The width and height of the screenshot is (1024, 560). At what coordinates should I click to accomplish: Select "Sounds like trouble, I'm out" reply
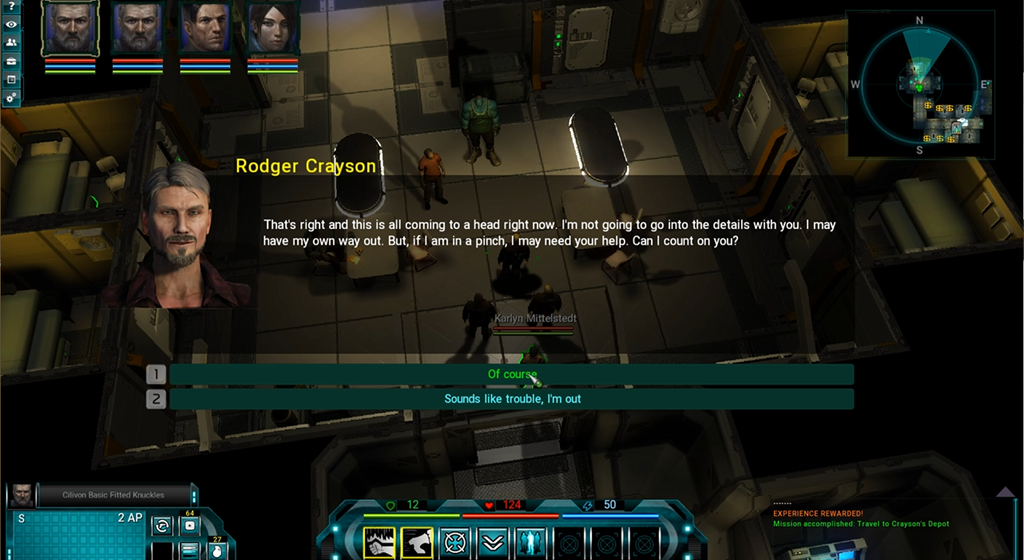[511, 399]
